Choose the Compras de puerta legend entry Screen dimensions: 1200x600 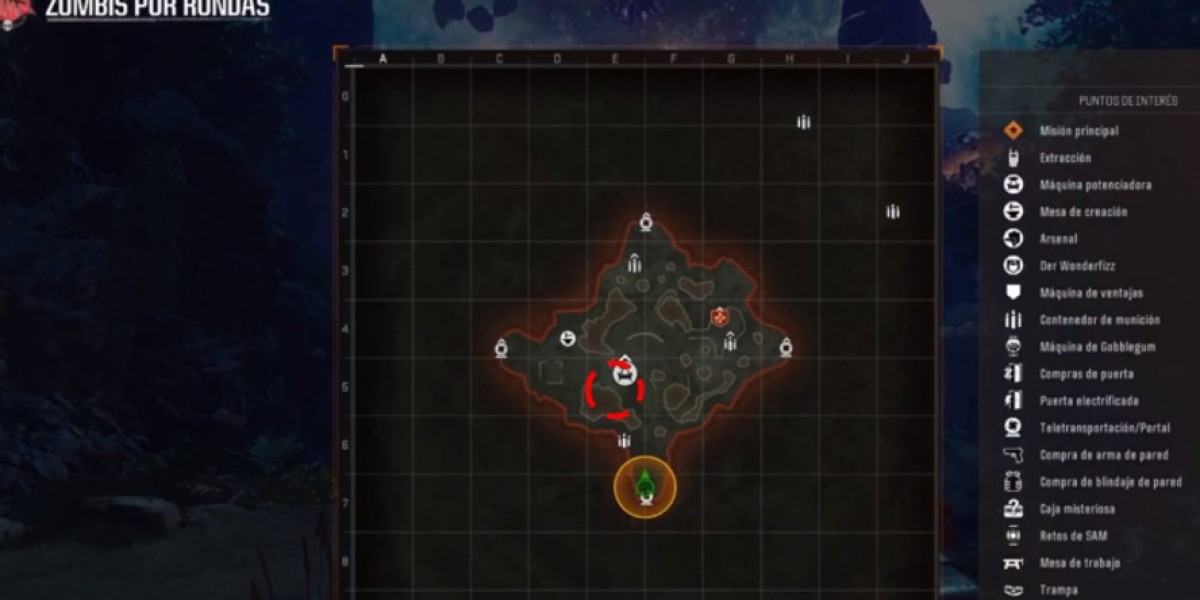[x=1085, y=374]
